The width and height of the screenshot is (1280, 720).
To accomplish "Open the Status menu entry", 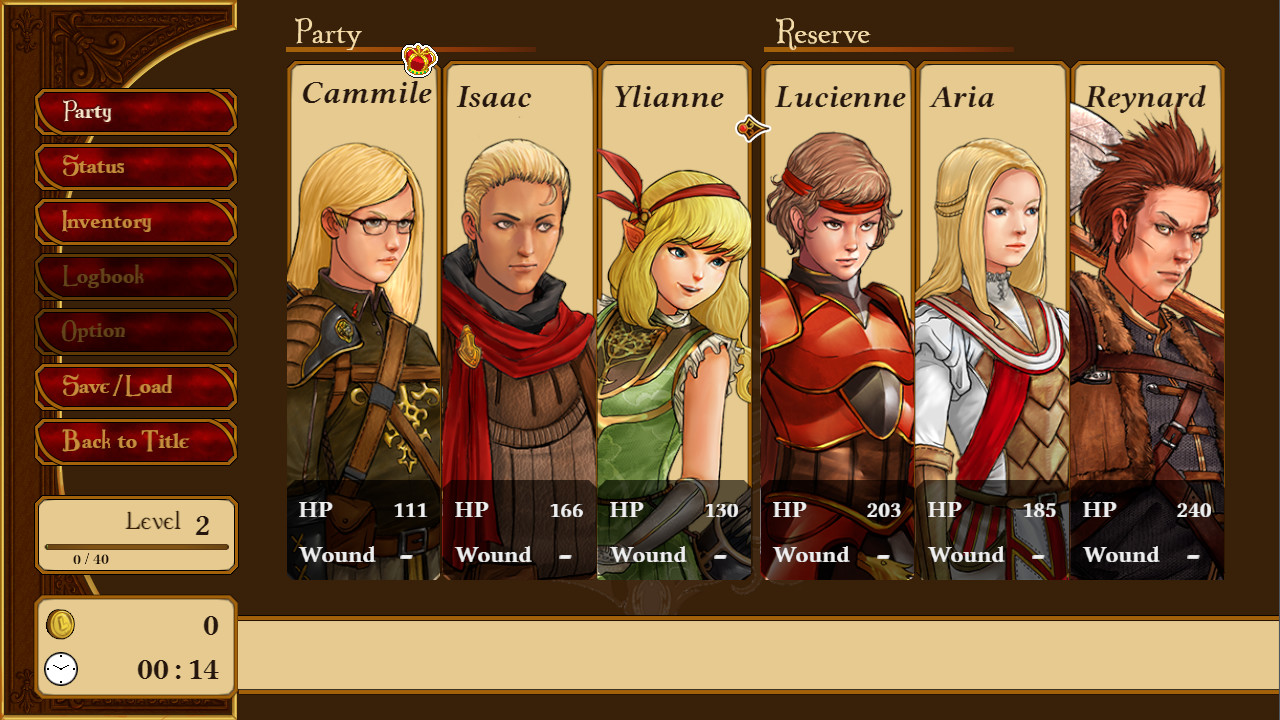I will tap(135, 167).
